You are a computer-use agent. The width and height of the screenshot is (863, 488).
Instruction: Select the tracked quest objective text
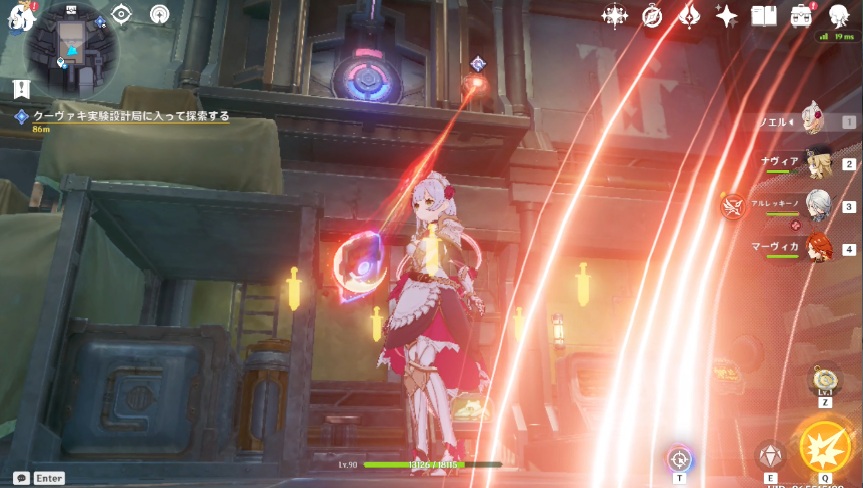tap(131, 116)
